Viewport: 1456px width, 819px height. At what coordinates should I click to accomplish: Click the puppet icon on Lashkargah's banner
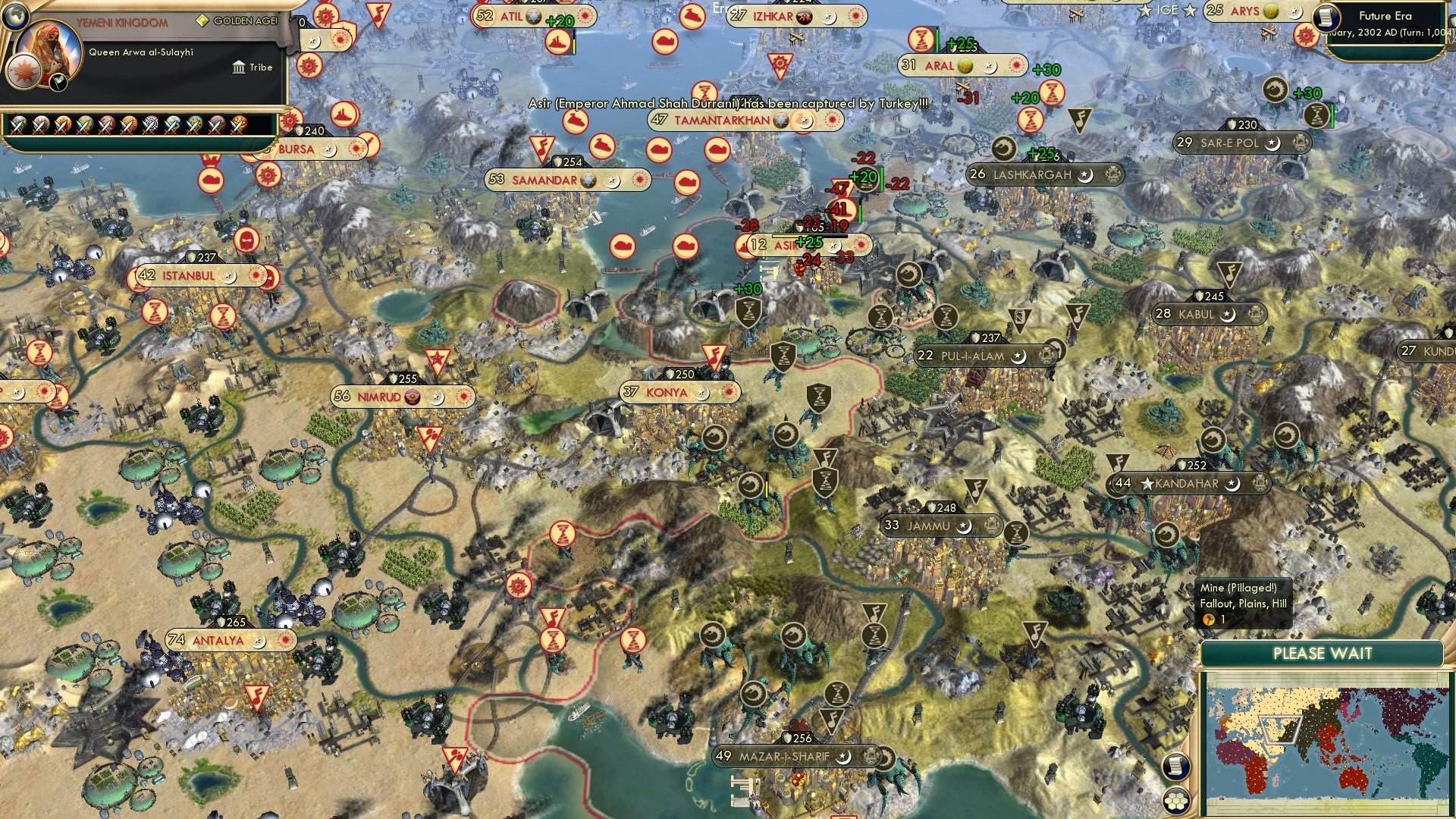coord(1112,174)
